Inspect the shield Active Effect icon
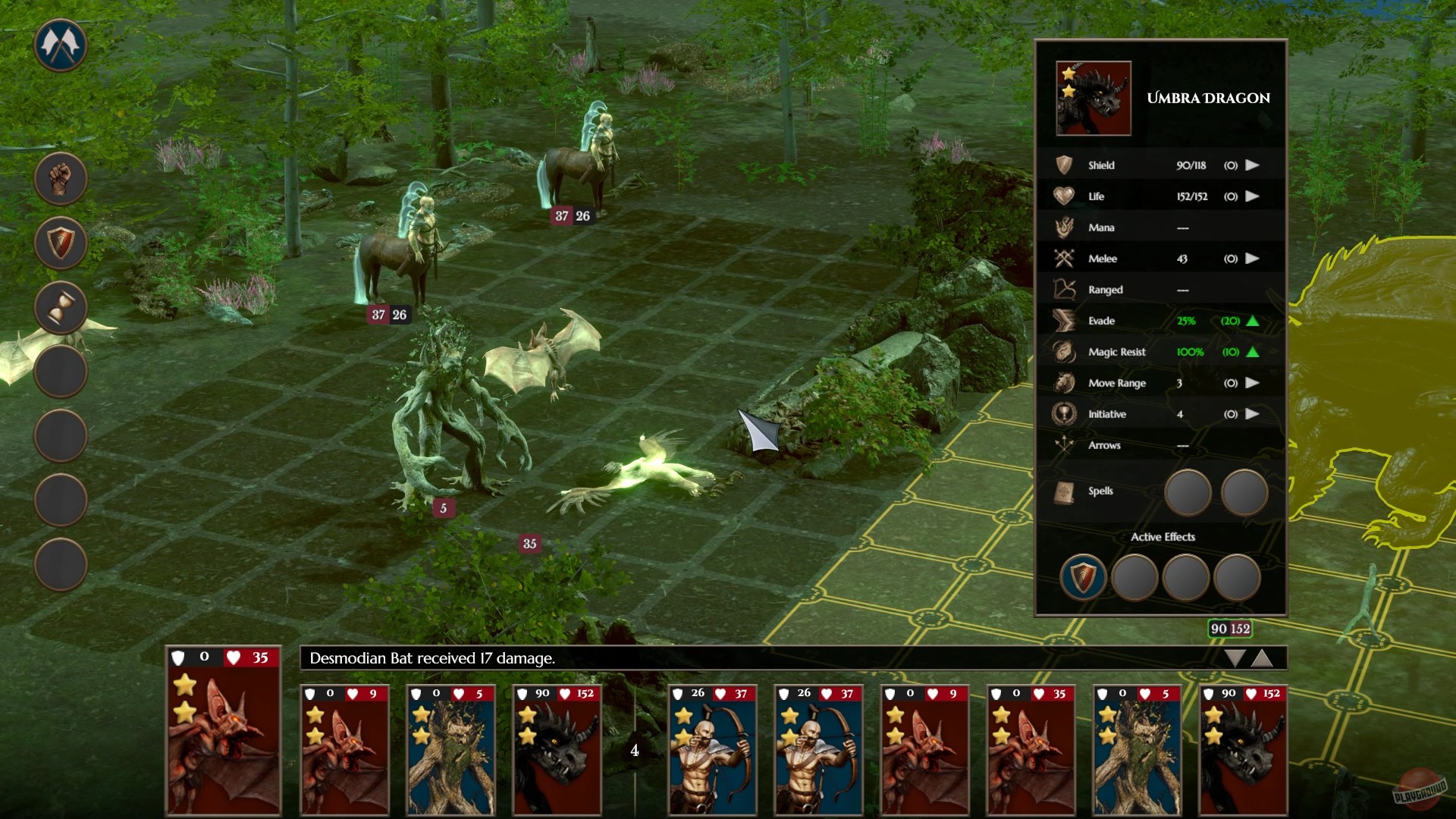This screenshot has width=1456, height=819. pos(1082,576)
